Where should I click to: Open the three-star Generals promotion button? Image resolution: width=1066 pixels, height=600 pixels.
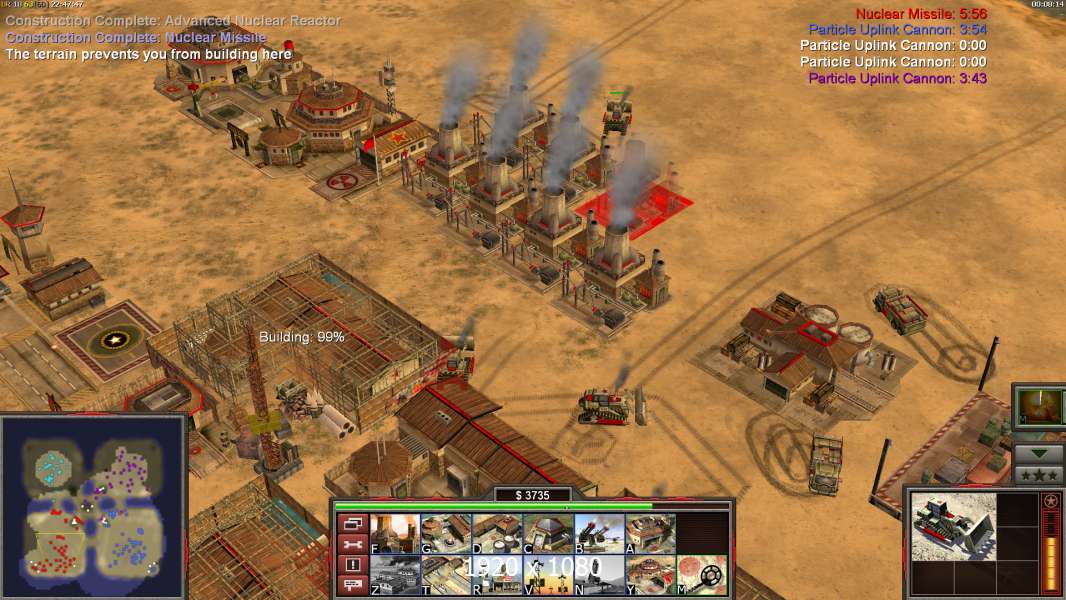point(1038,474)
